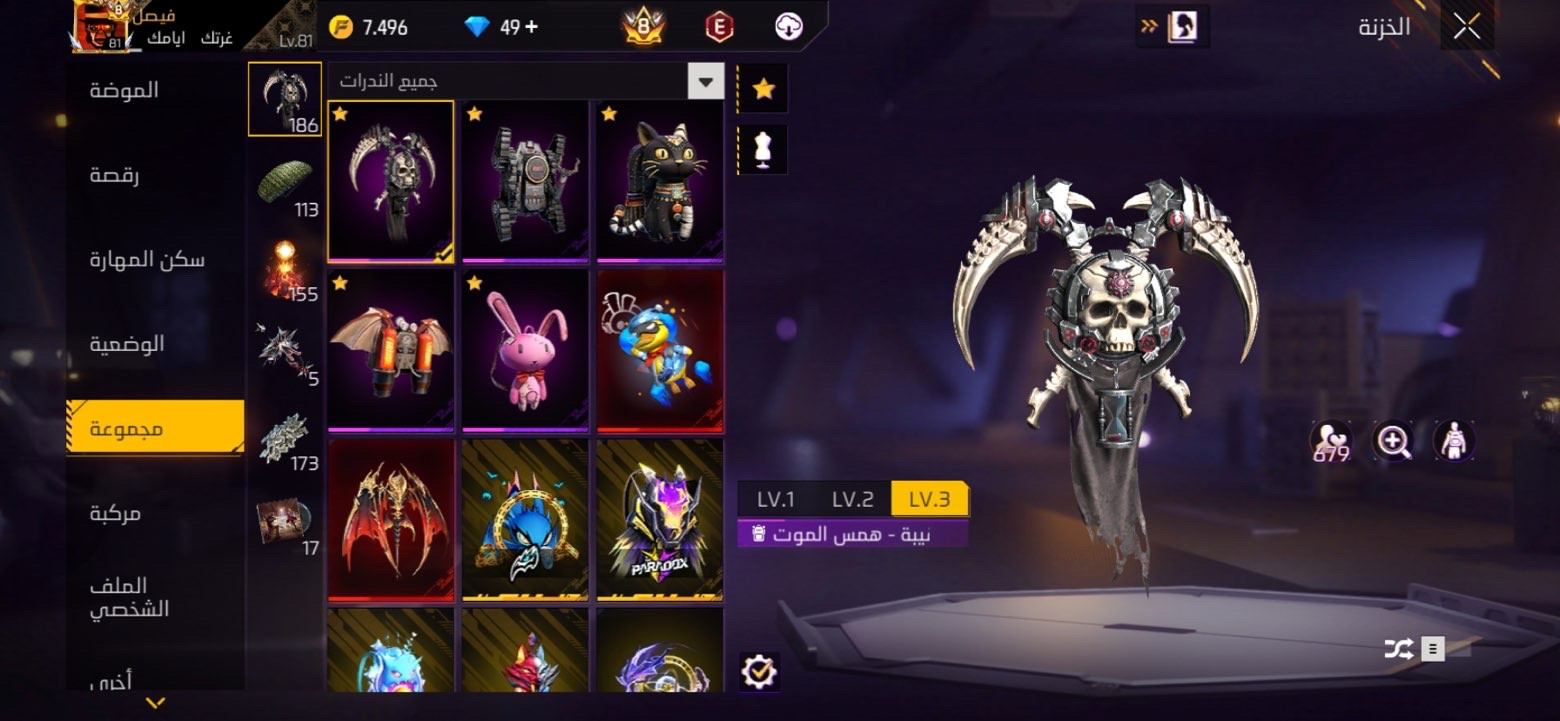This screenshot has height=721, width=1560.
Task: Click the shuffle random equip icon
Action: (x=1398, y=650)
